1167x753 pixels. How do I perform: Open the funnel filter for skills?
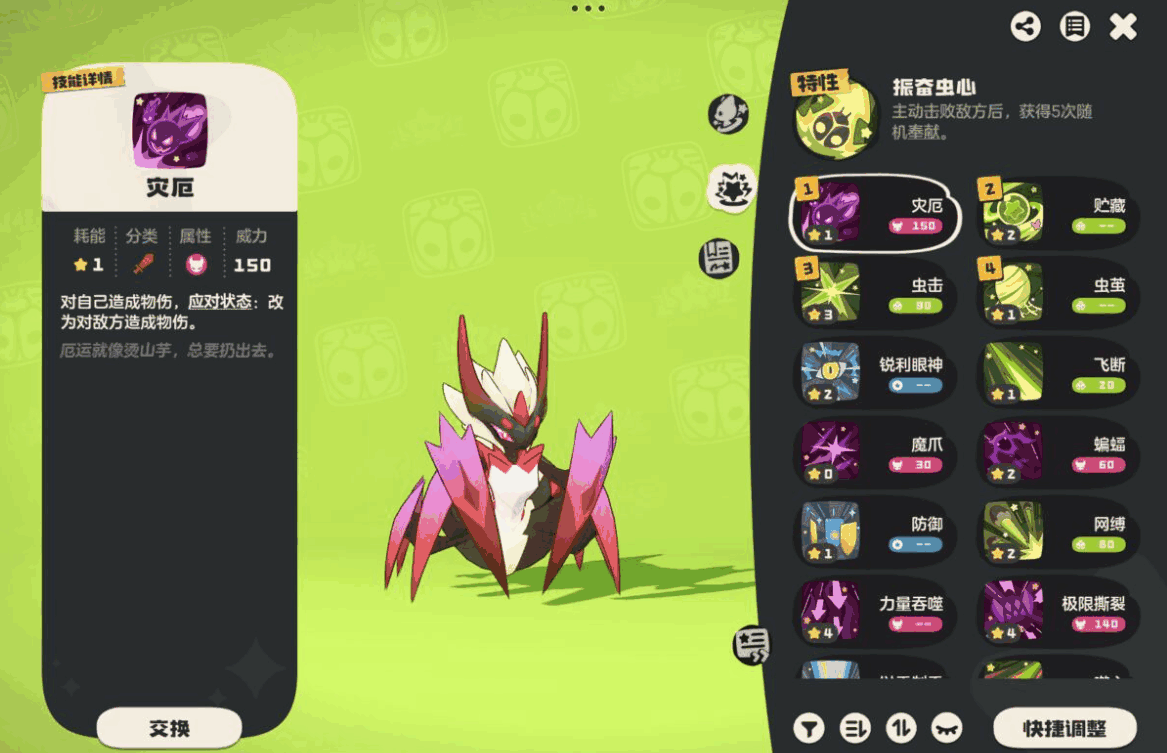point(809,728)
